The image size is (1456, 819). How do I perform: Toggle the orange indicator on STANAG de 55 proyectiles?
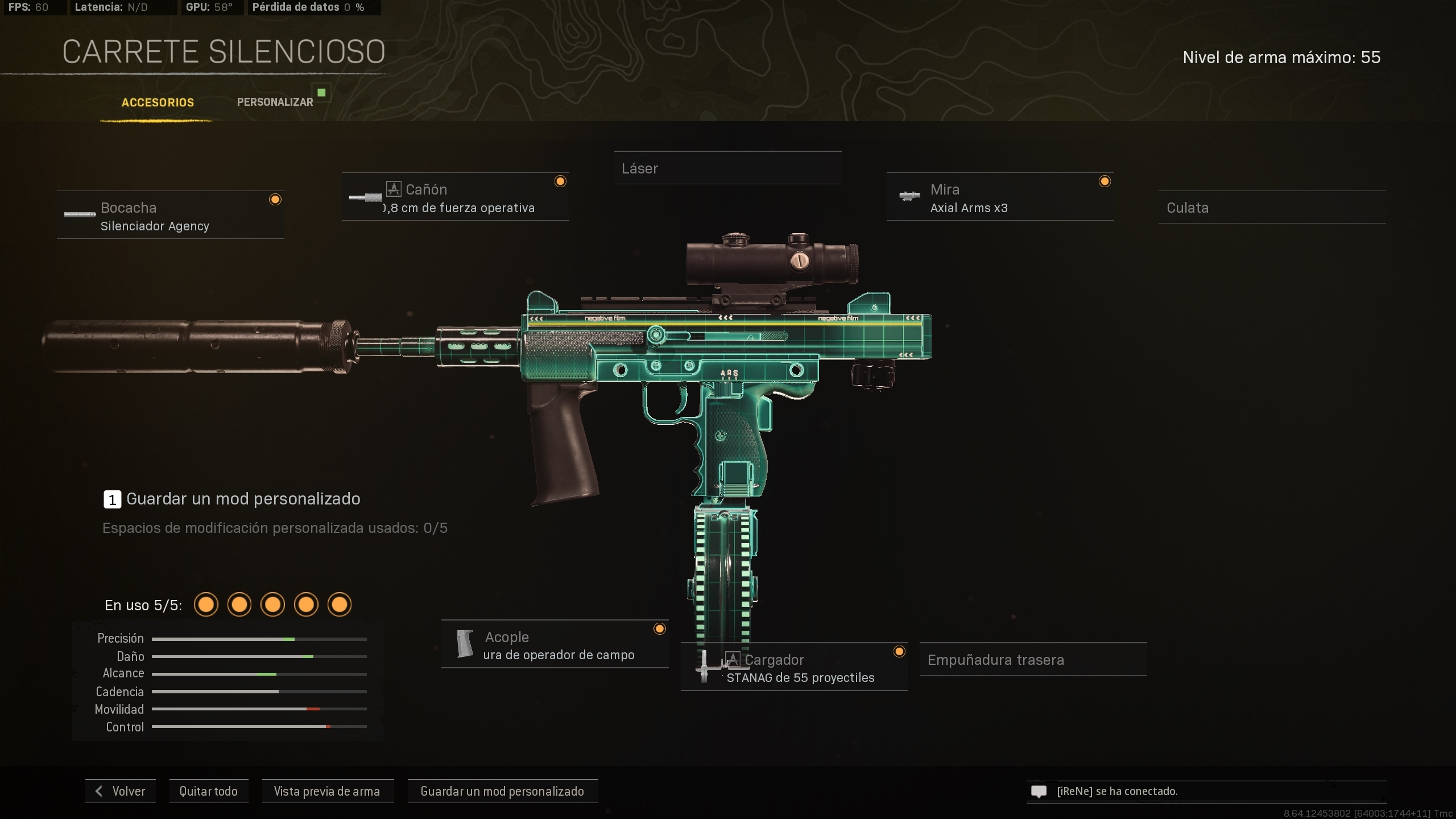[899, 651]
